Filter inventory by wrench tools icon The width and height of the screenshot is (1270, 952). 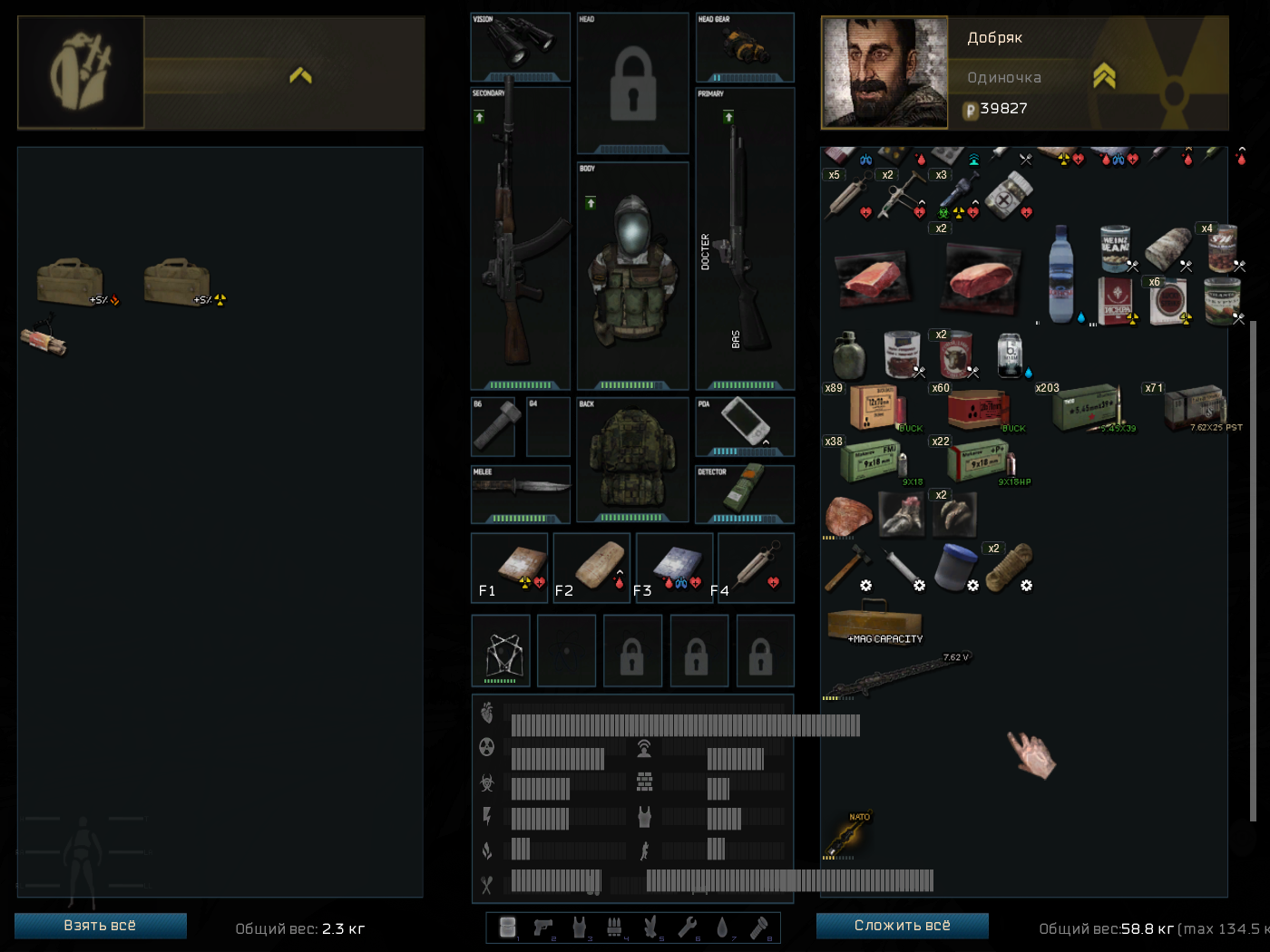tap(687, 927)
